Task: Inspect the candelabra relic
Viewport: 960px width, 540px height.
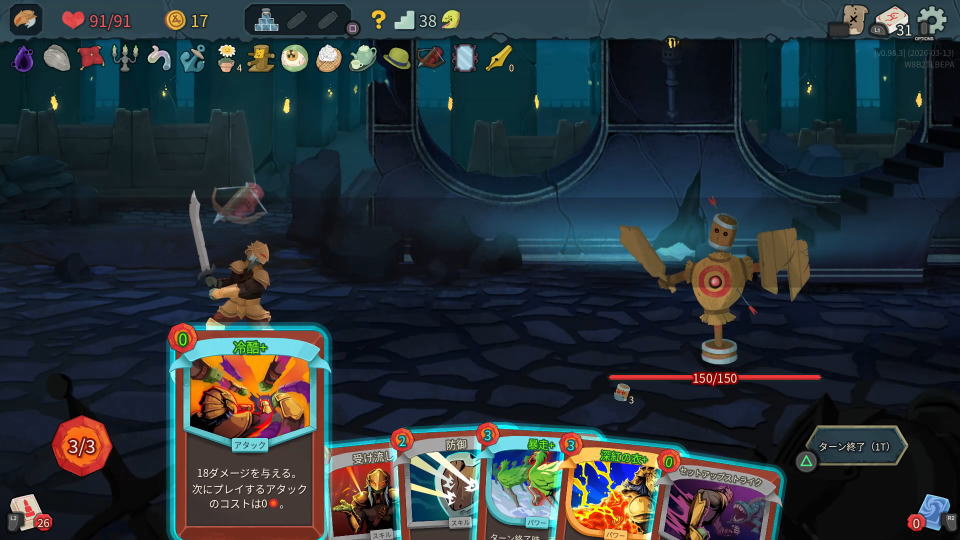Action: tap(124, 58)
